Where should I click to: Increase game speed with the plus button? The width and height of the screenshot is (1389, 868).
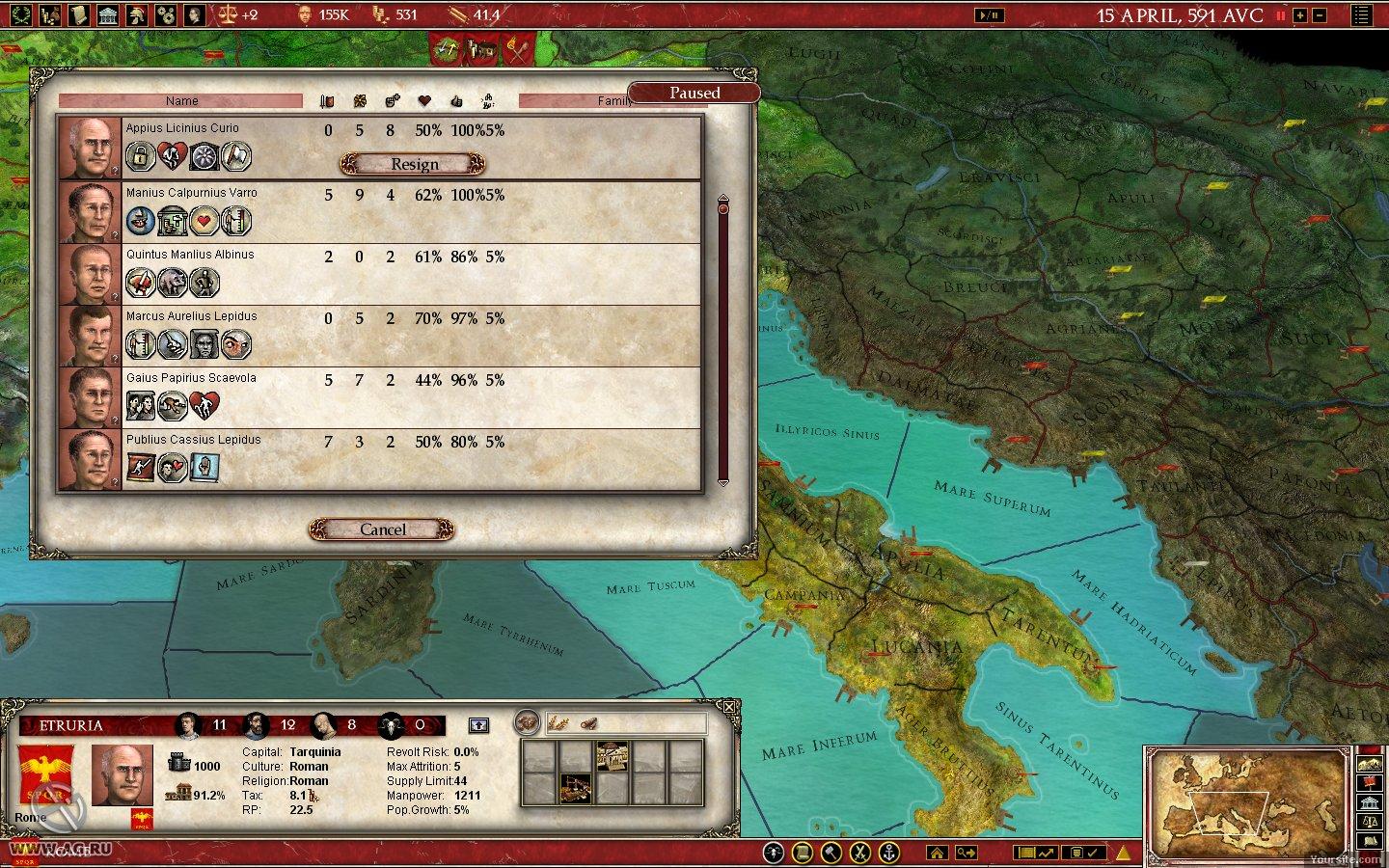pyautogui.click(x=1299, y=15)
